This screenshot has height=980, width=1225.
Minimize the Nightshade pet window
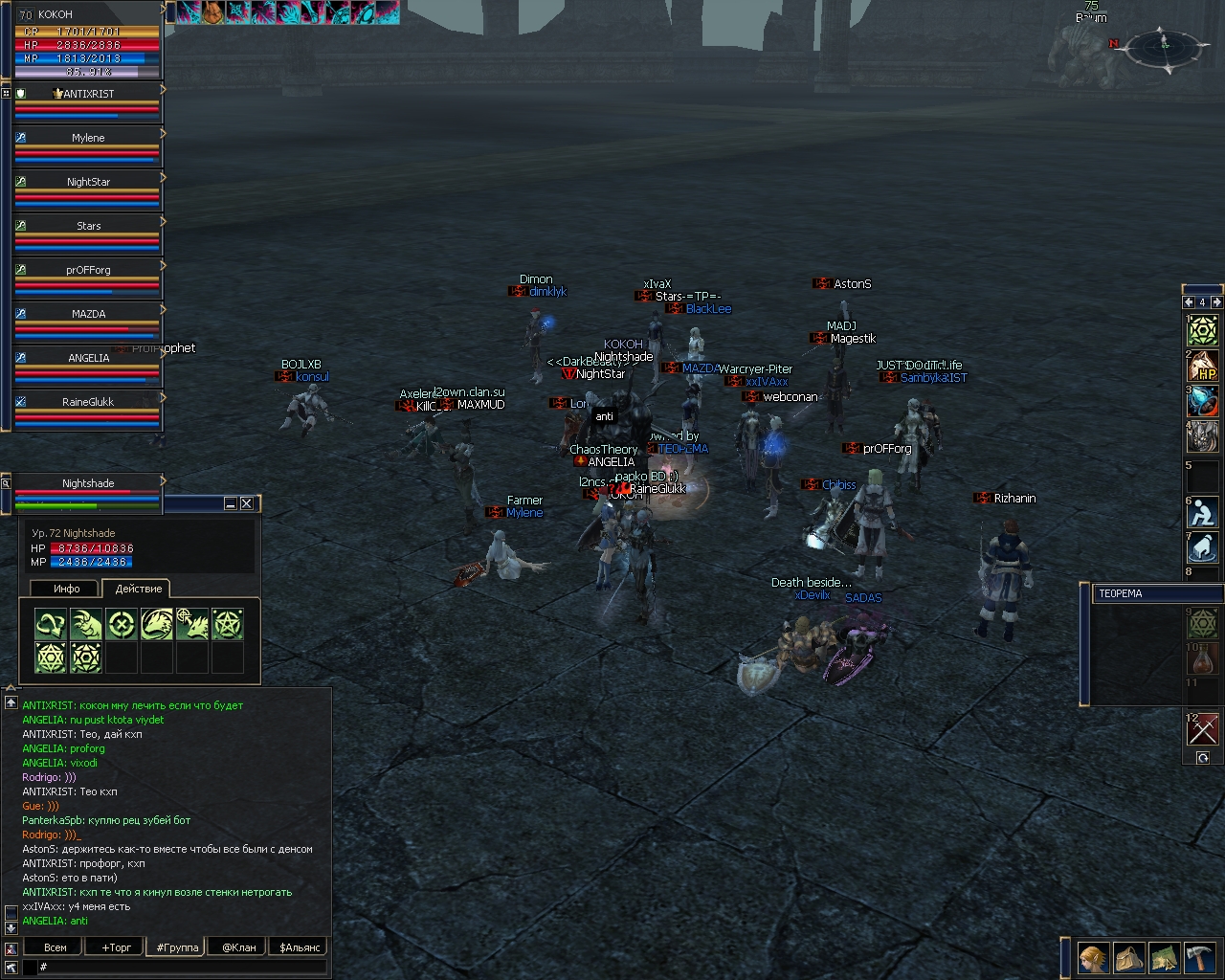tap(231, 503)
